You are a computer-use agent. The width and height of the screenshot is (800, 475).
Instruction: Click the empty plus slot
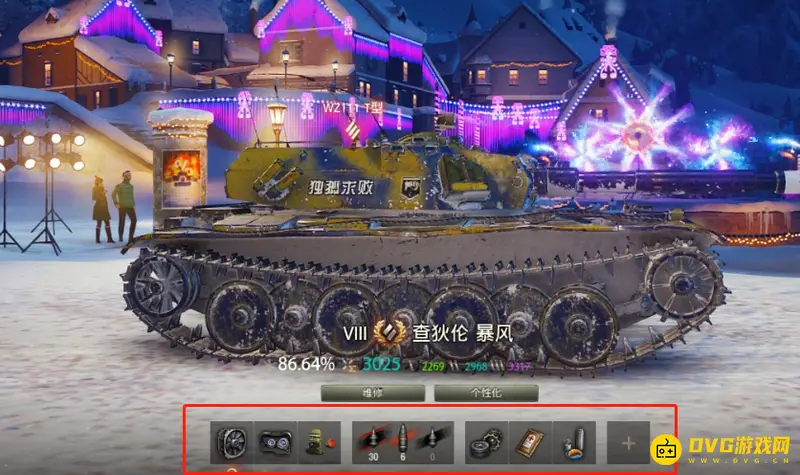(x=627, y=441)
